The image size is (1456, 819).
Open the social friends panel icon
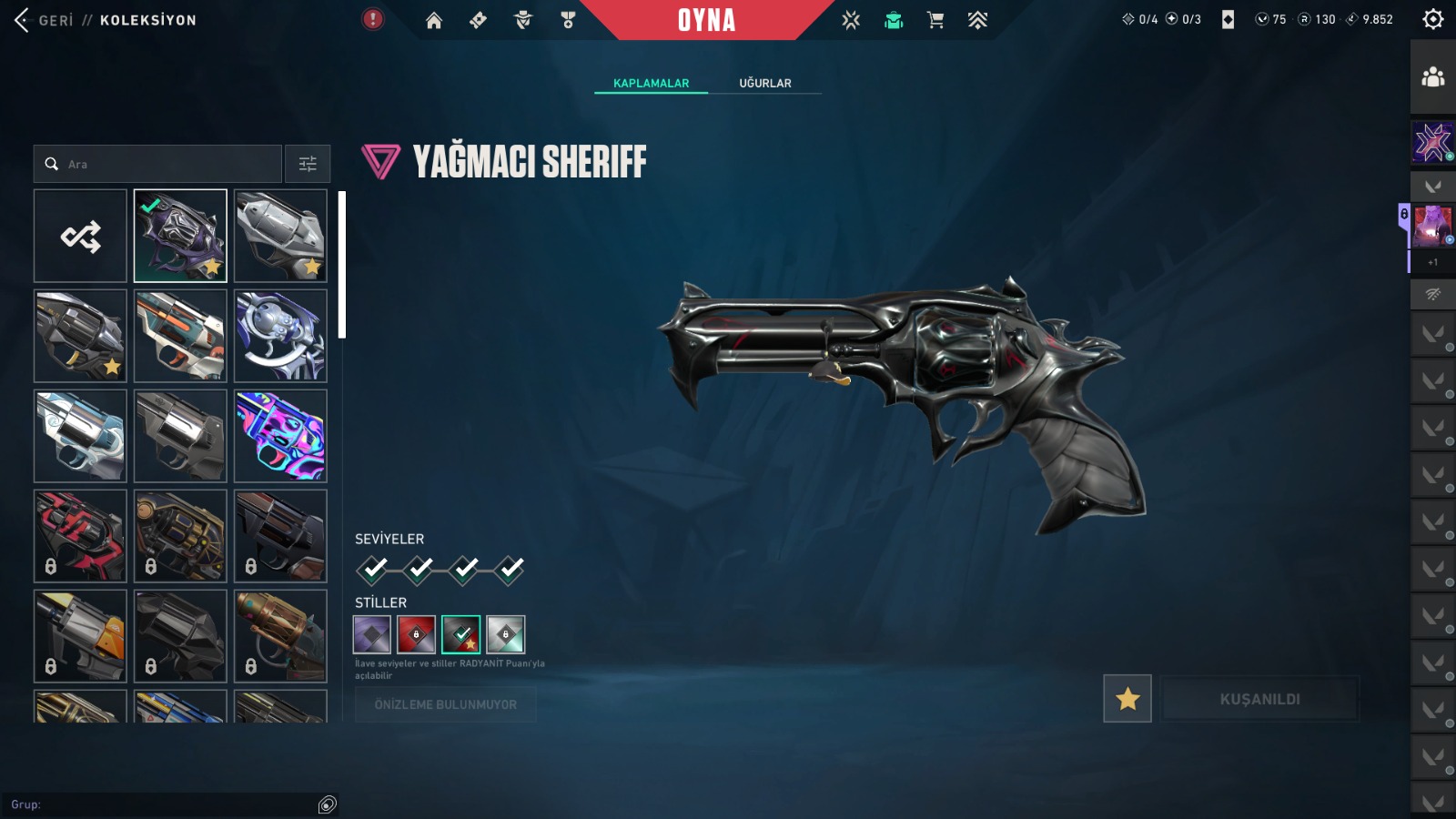[1432, 77]
